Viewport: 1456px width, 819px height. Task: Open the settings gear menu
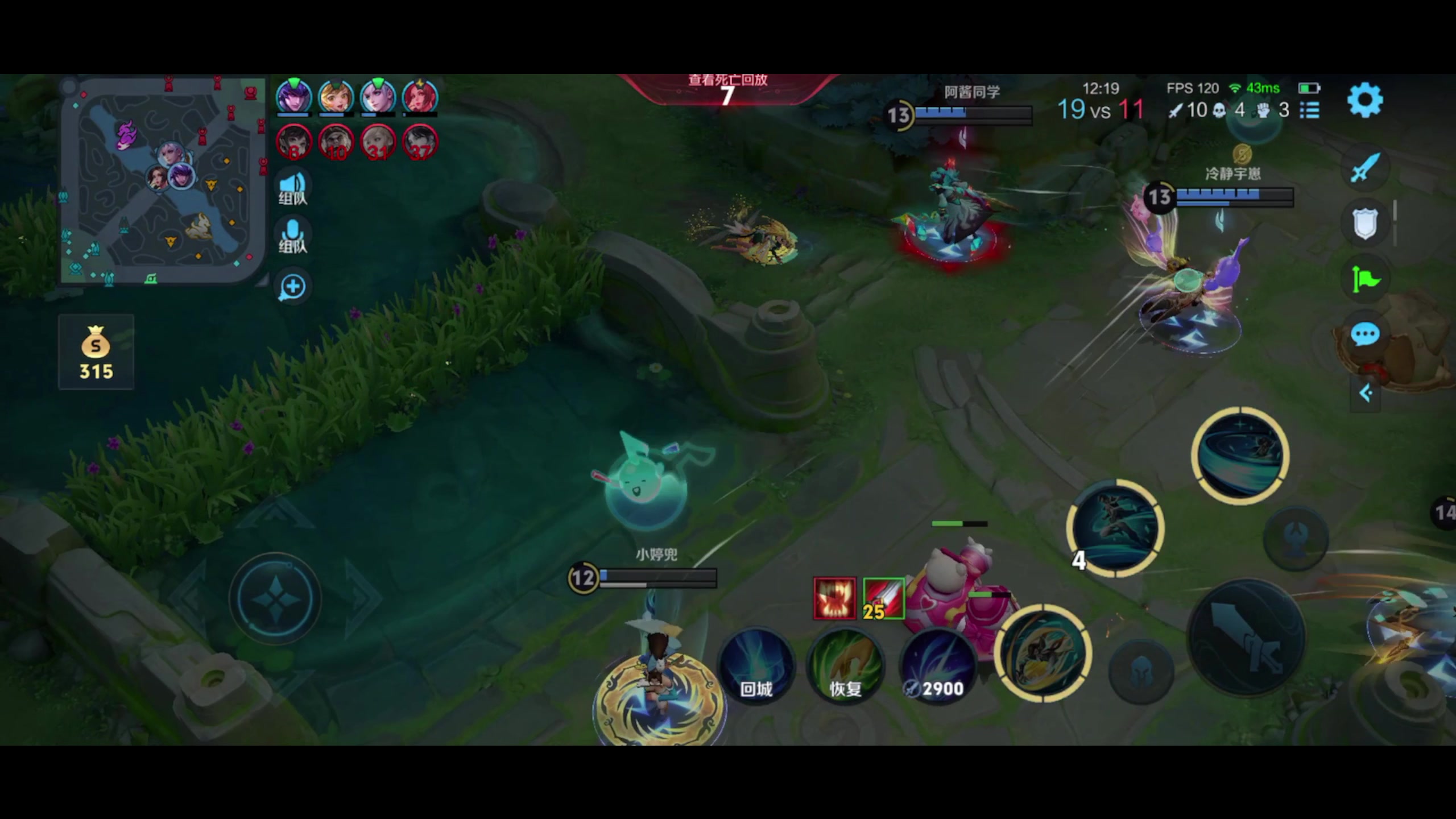click(1364, 101)
